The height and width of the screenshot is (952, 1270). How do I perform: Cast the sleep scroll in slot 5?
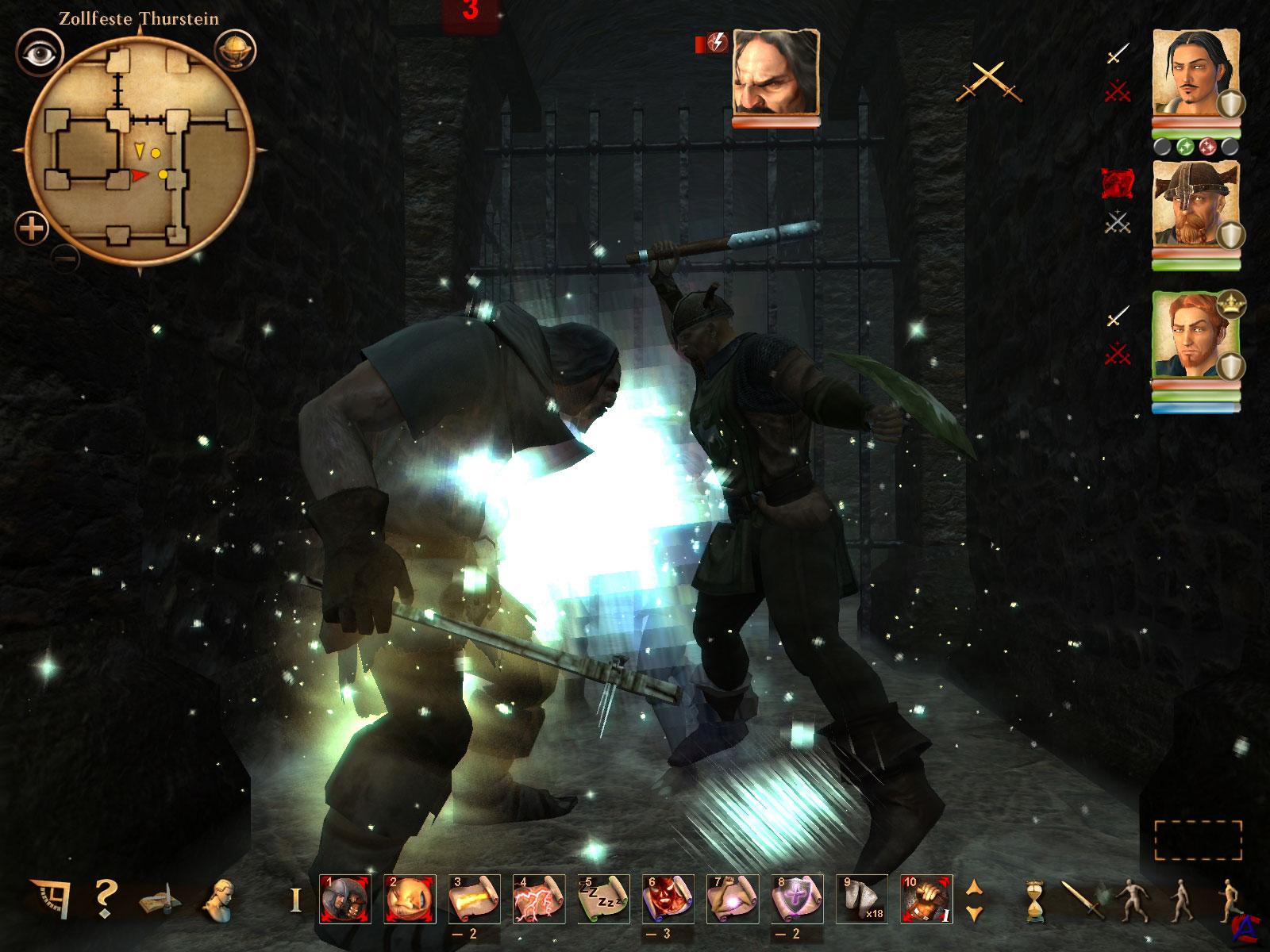tap(603, 899)
